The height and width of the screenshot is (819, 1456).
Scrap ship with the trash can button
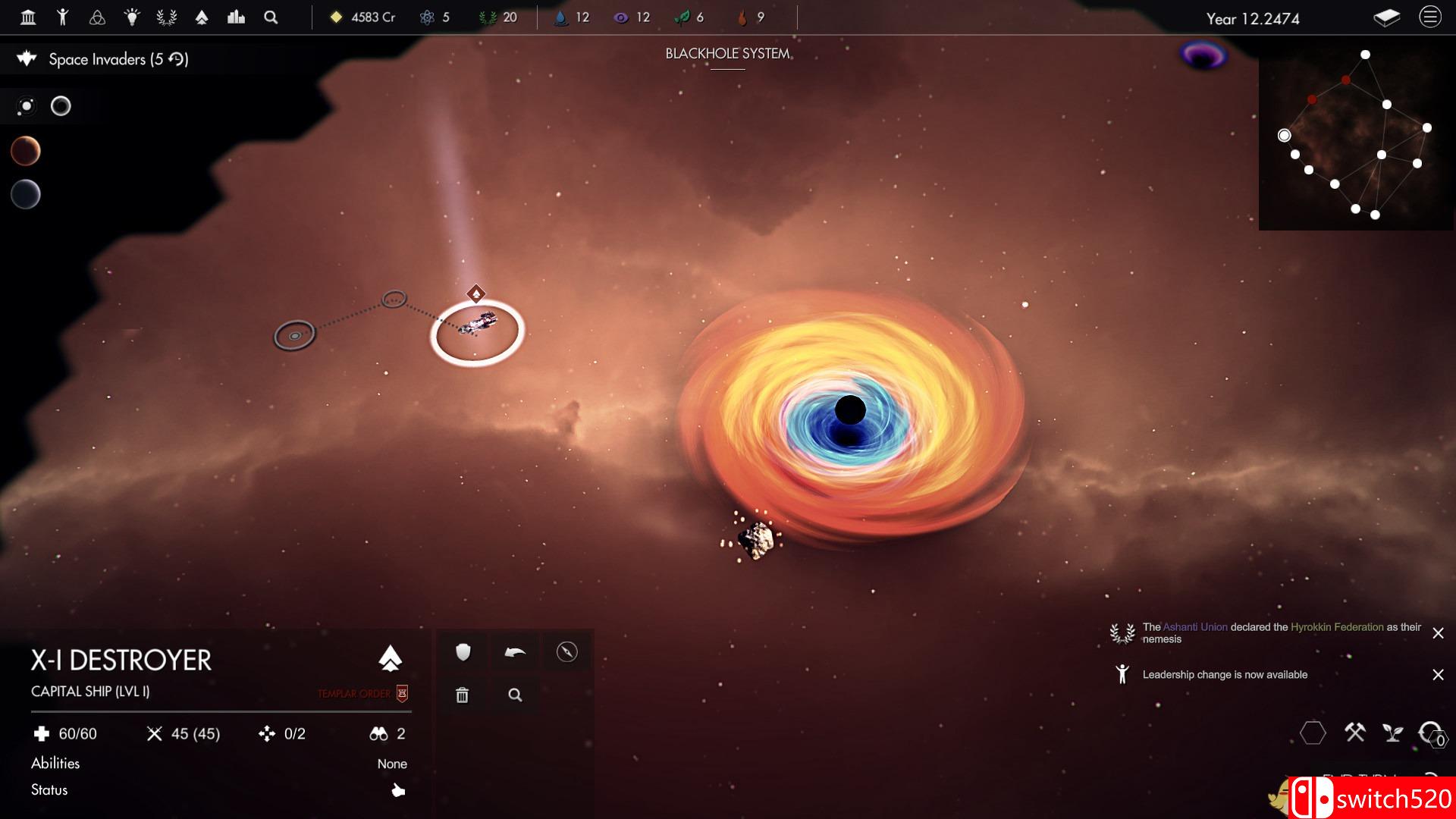[463, 695]
